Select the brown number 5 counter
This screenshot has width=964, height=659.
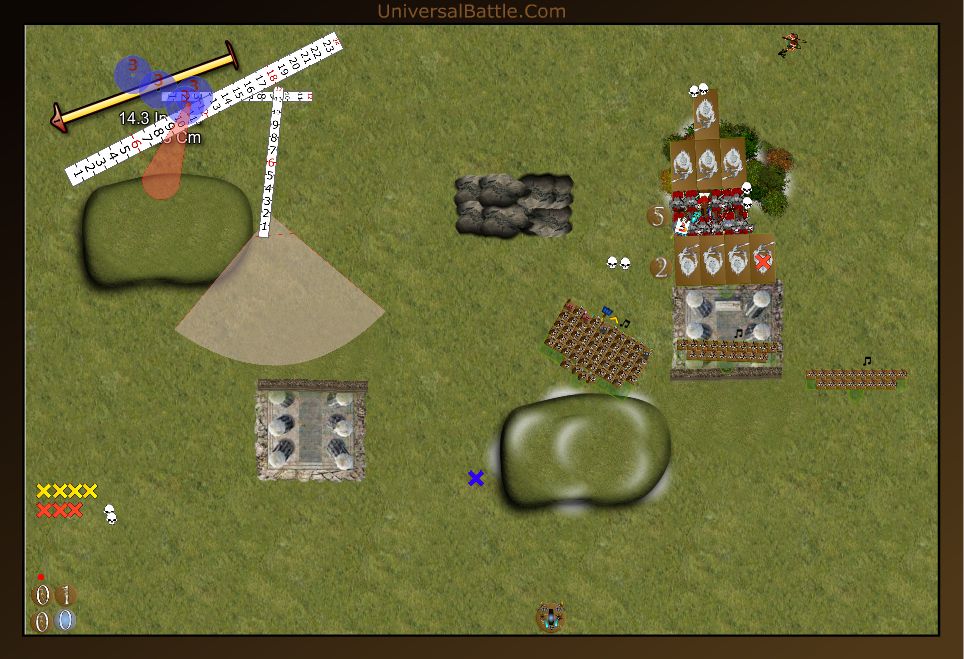tap(657, 216)
